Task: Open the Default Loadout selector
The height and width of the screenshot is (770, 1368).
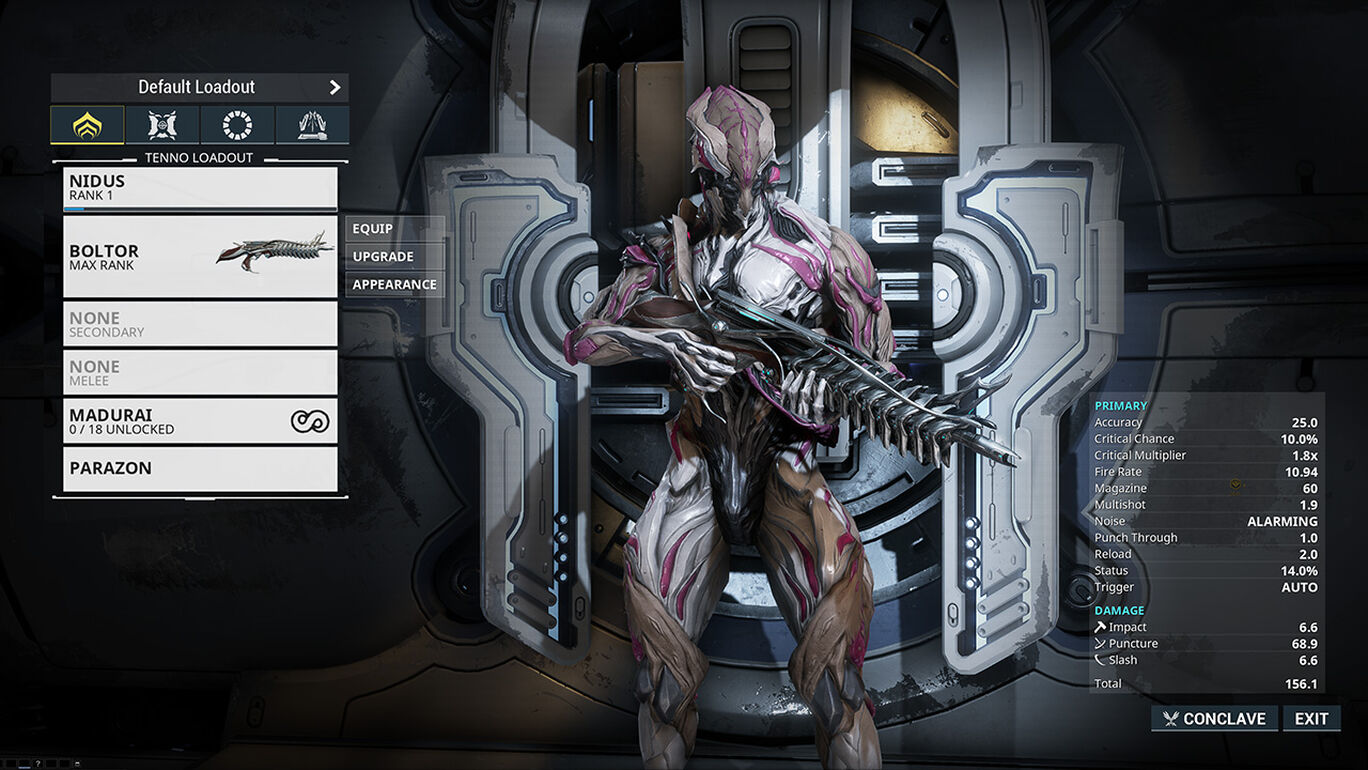Action: pos(199,87)
